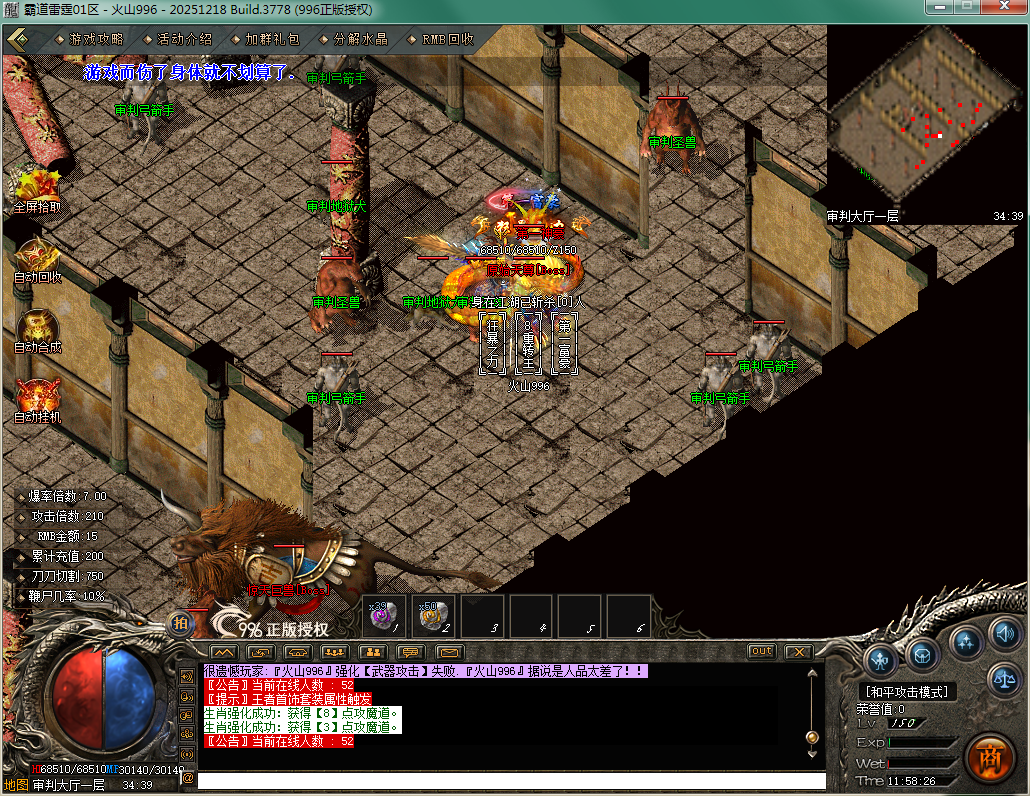
Task: Open the 自动合成 auto-synthesis icon
Action: coord(37,329)
